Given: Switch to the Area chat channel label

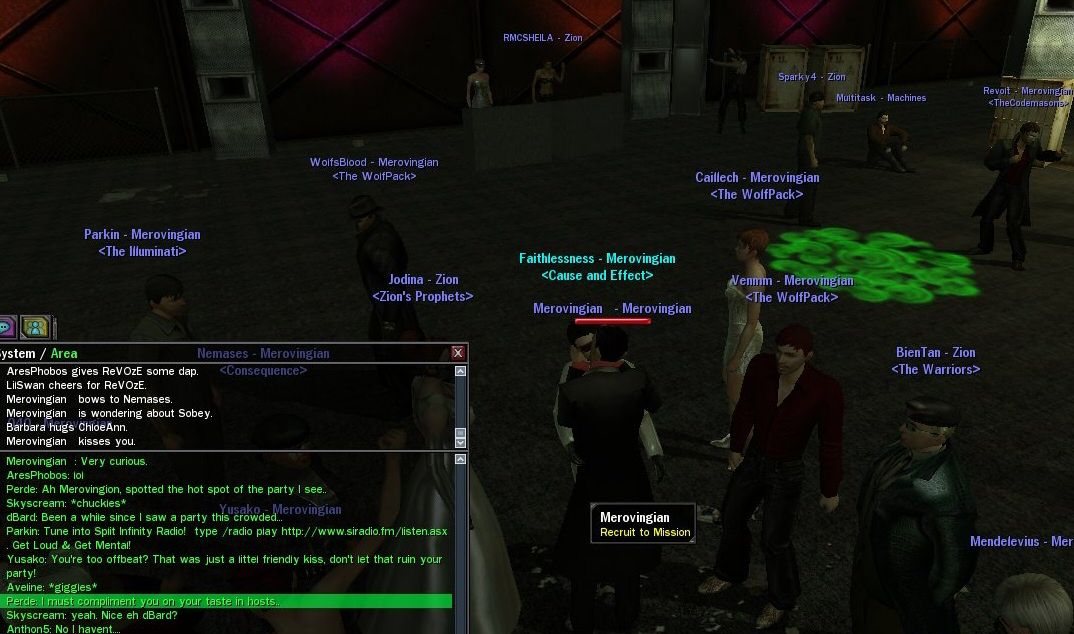Looking at the screenshot, I should 64,353.
